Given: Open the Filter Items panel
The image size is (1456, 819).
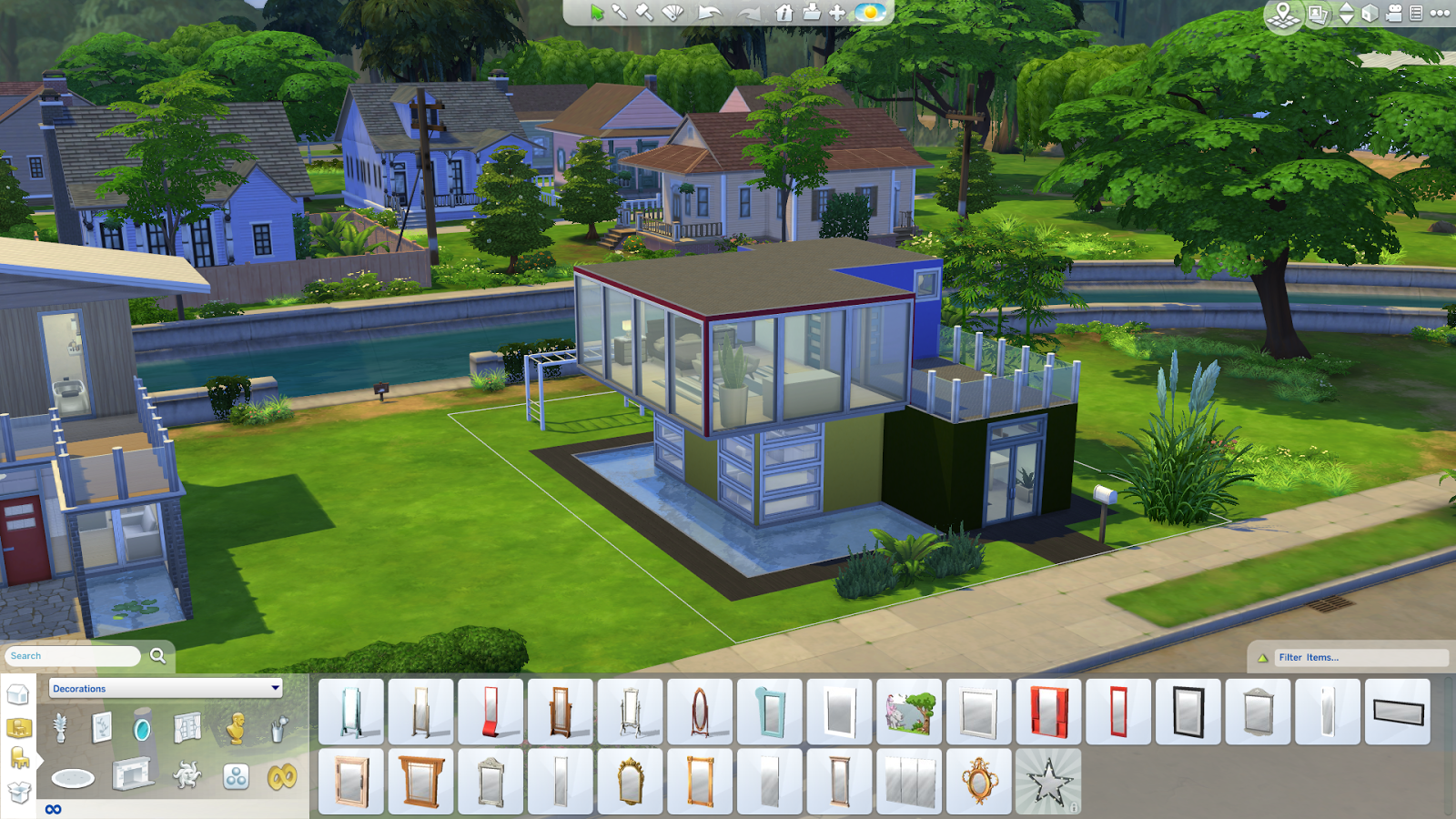Looking at the screenshot, I should (1347, 657).
